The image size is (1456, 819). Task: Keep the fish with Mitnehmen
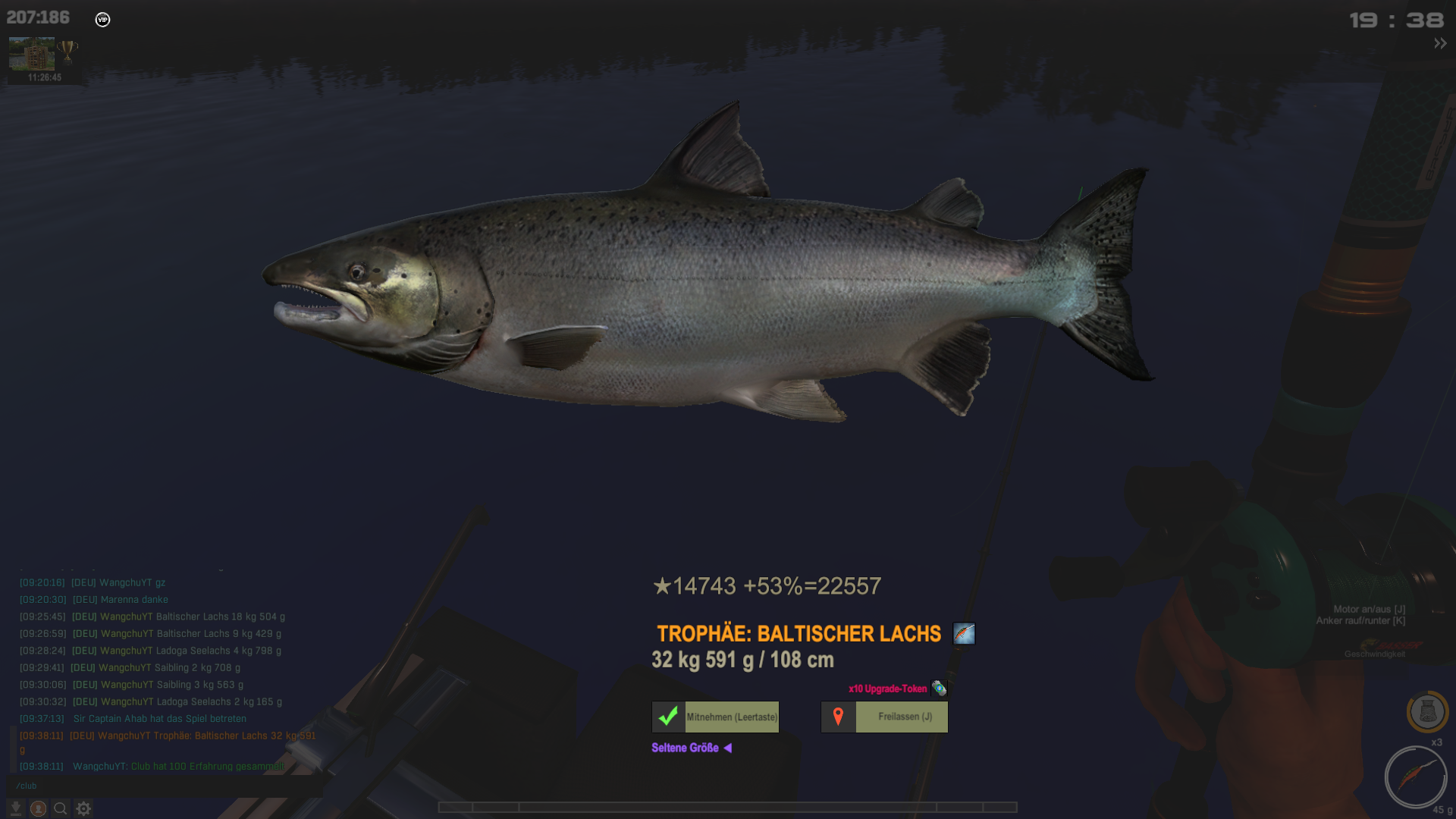coord(715,717)
